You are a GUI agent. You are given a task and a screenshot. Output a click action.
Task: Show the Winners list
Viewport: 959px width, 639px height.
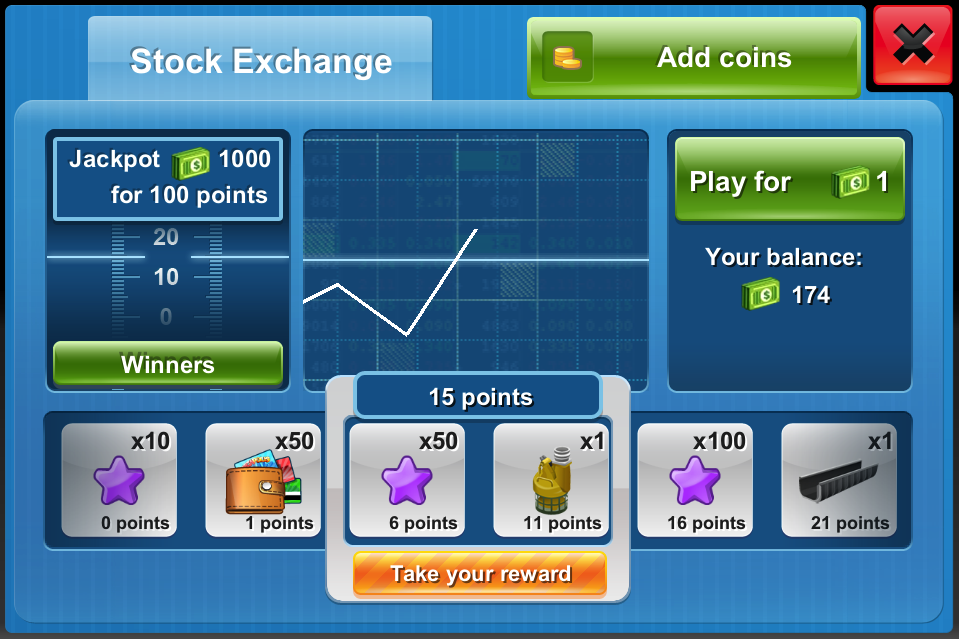(x=168, y=364)
